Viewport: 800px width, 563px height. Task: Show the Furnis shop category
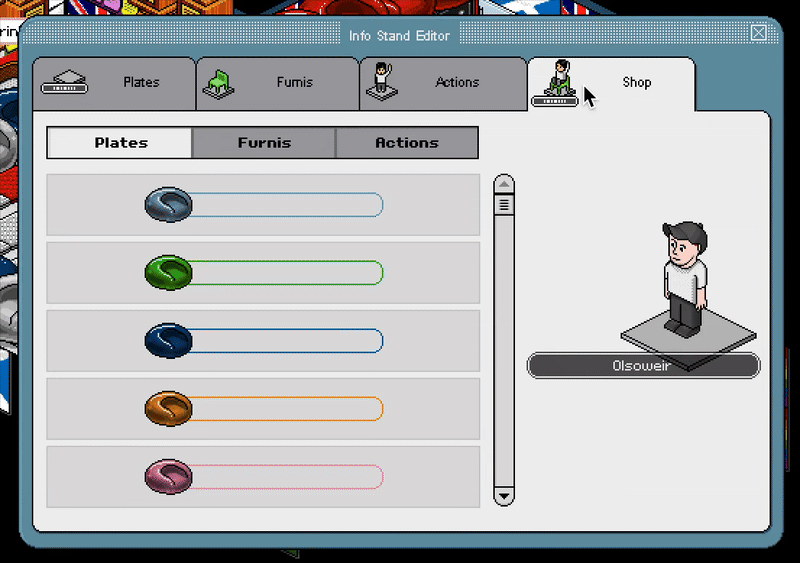tap(264, 143)
